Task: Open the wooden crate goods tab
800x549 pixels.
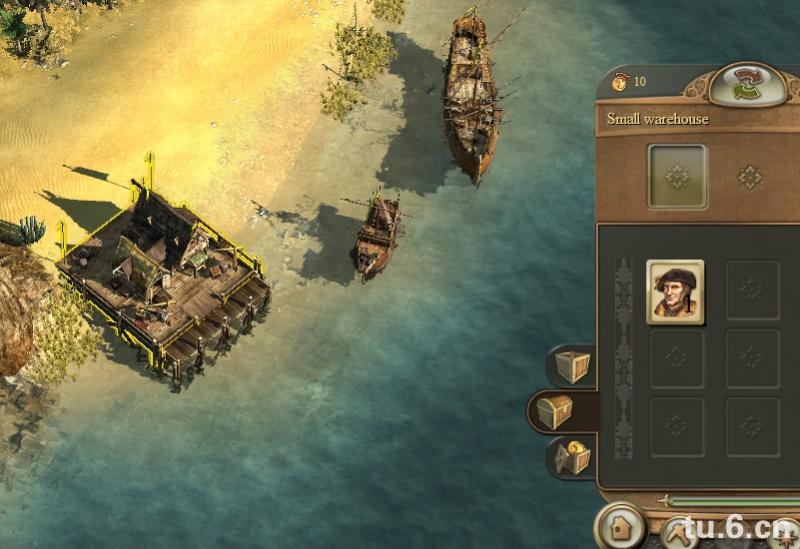Action: 573,366
